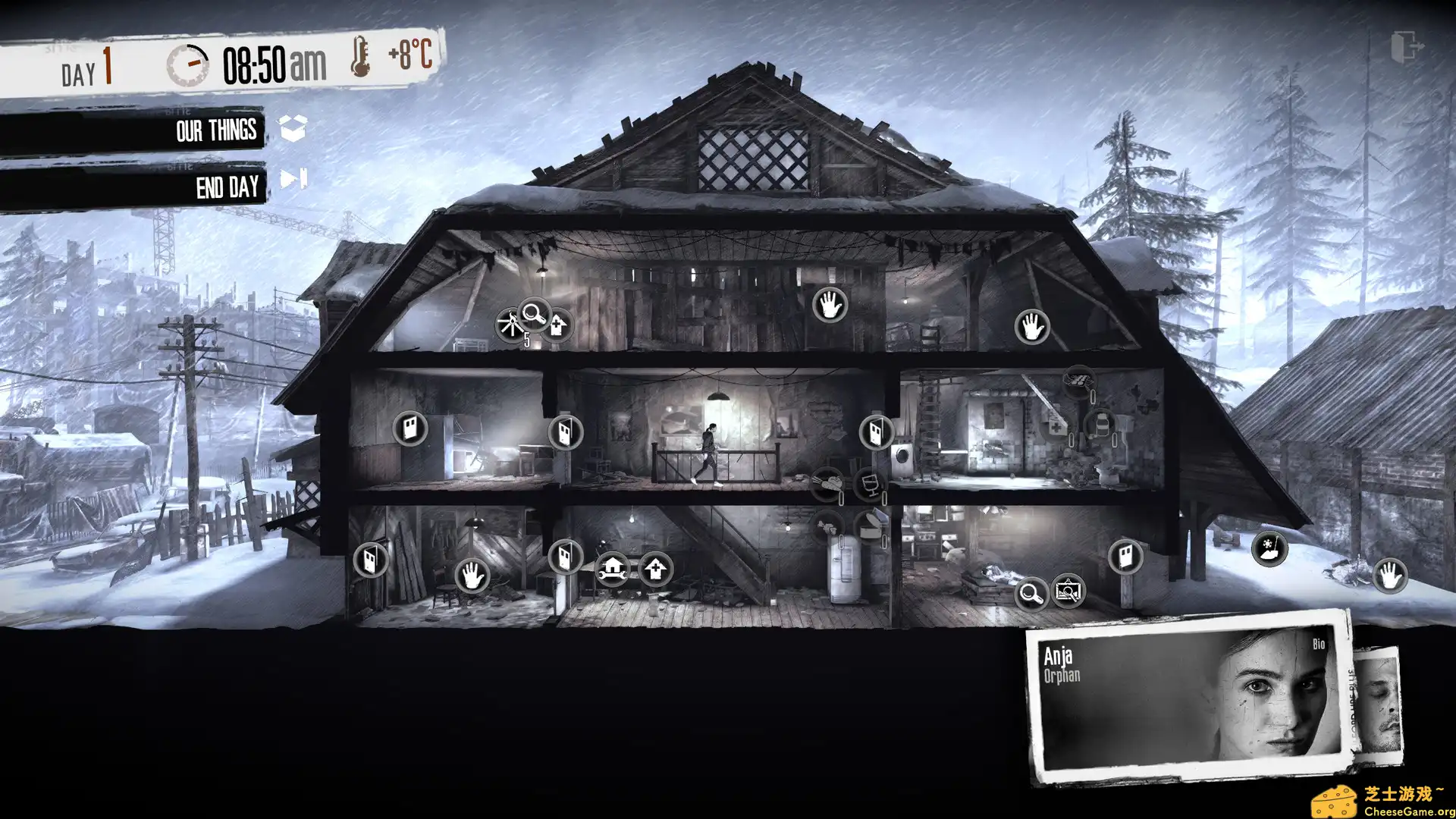Click the drinking glass icon near the railing
Viewport: 1456px width, 819px height.
pyautogui.click(x=870, y=483)
